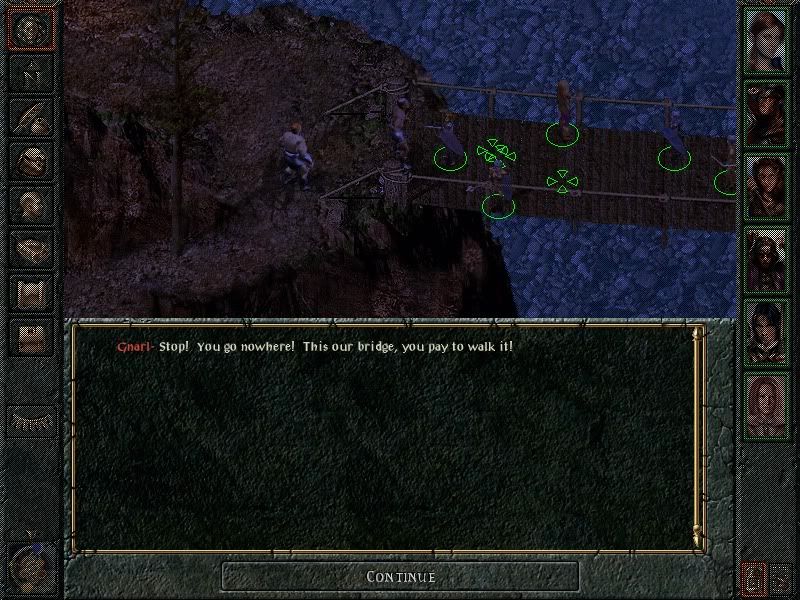The height and width of the screenshot is (600, 800).
Task: Open the area map with compass icon
Action: click(x=29, y=73)
